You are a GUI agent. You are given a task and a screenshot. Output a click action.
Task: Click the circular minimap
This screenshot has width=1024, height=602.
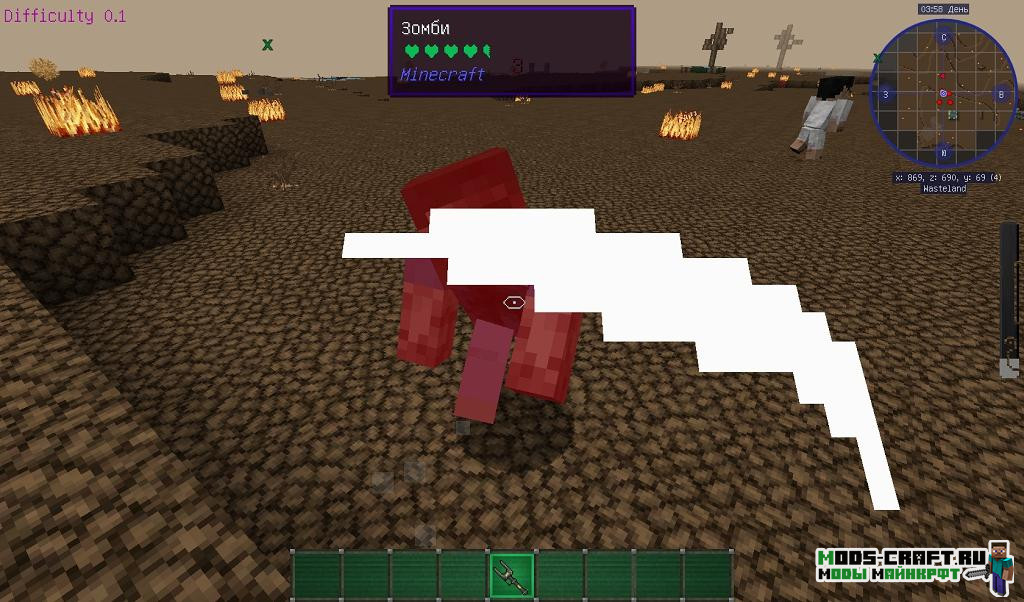(943, 96)
